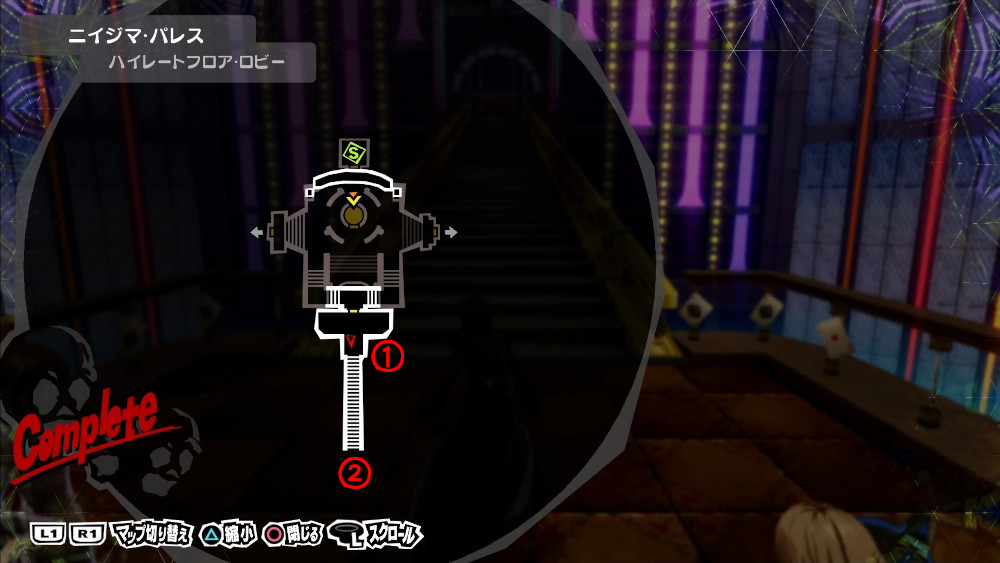Select the green safe room marker
This screenshot has width=1000, height=563.
click(x=352, y=154)
